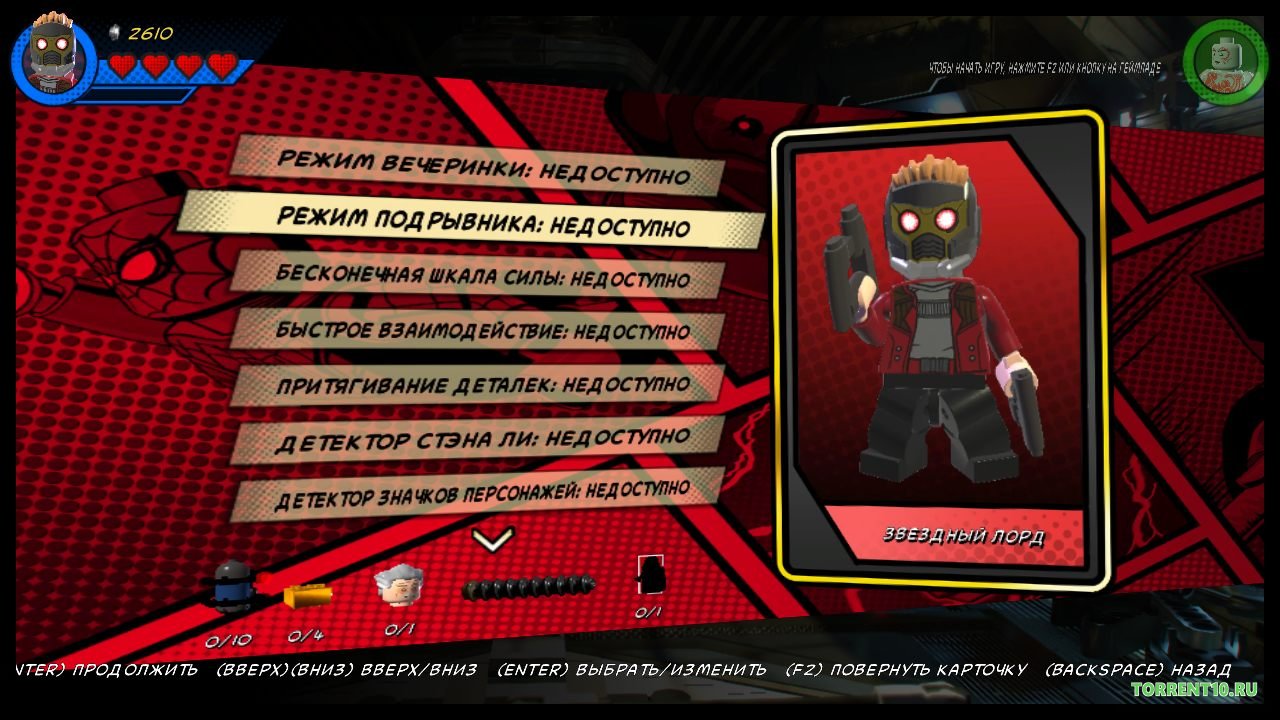Open the torrent10.ru watermark link
1280x720 pixels.
pyautogui.click(x=1192, y=690)
